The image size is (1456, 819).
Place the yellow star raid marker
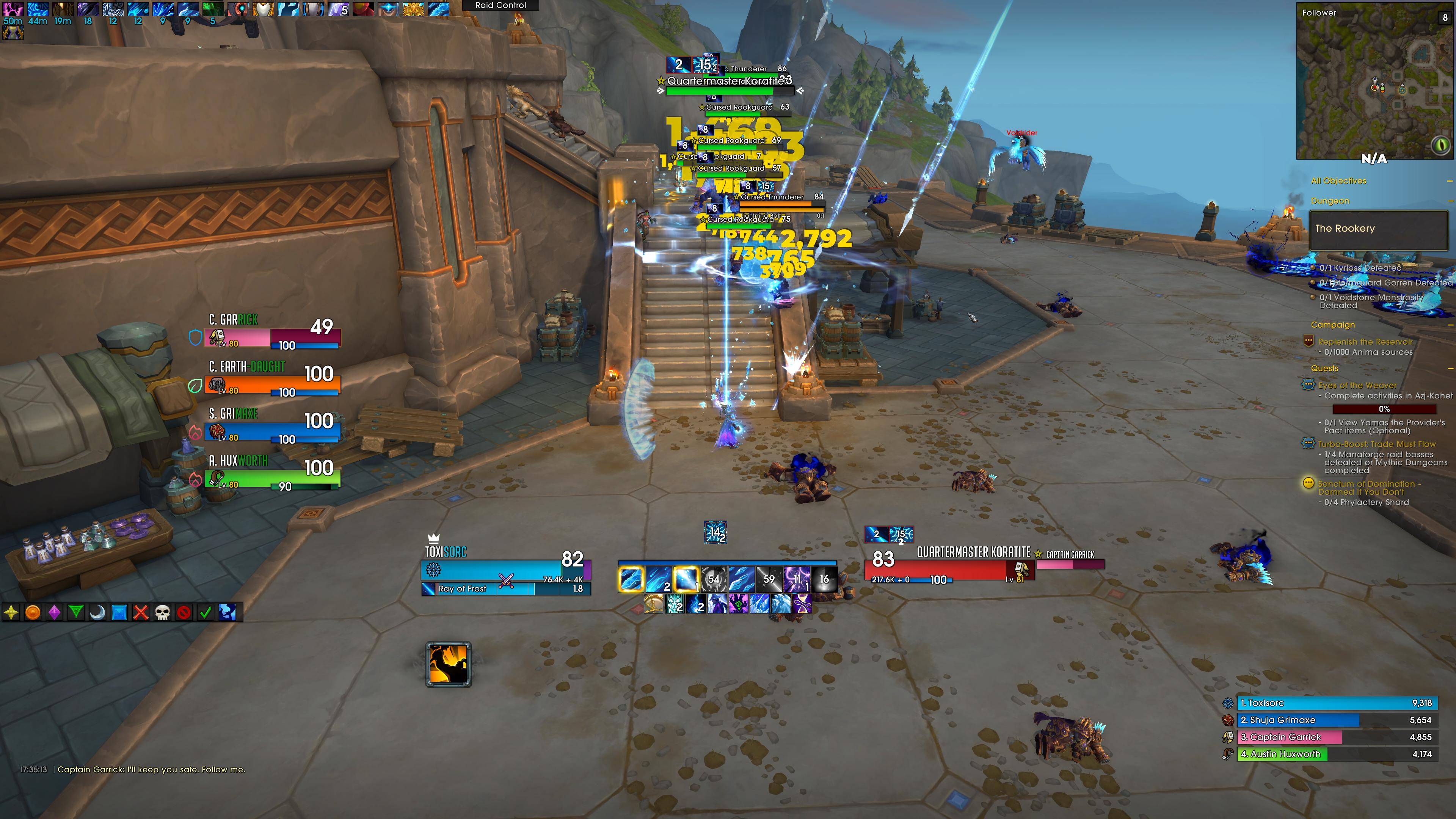pyautogui.click(x=11, y=612)
